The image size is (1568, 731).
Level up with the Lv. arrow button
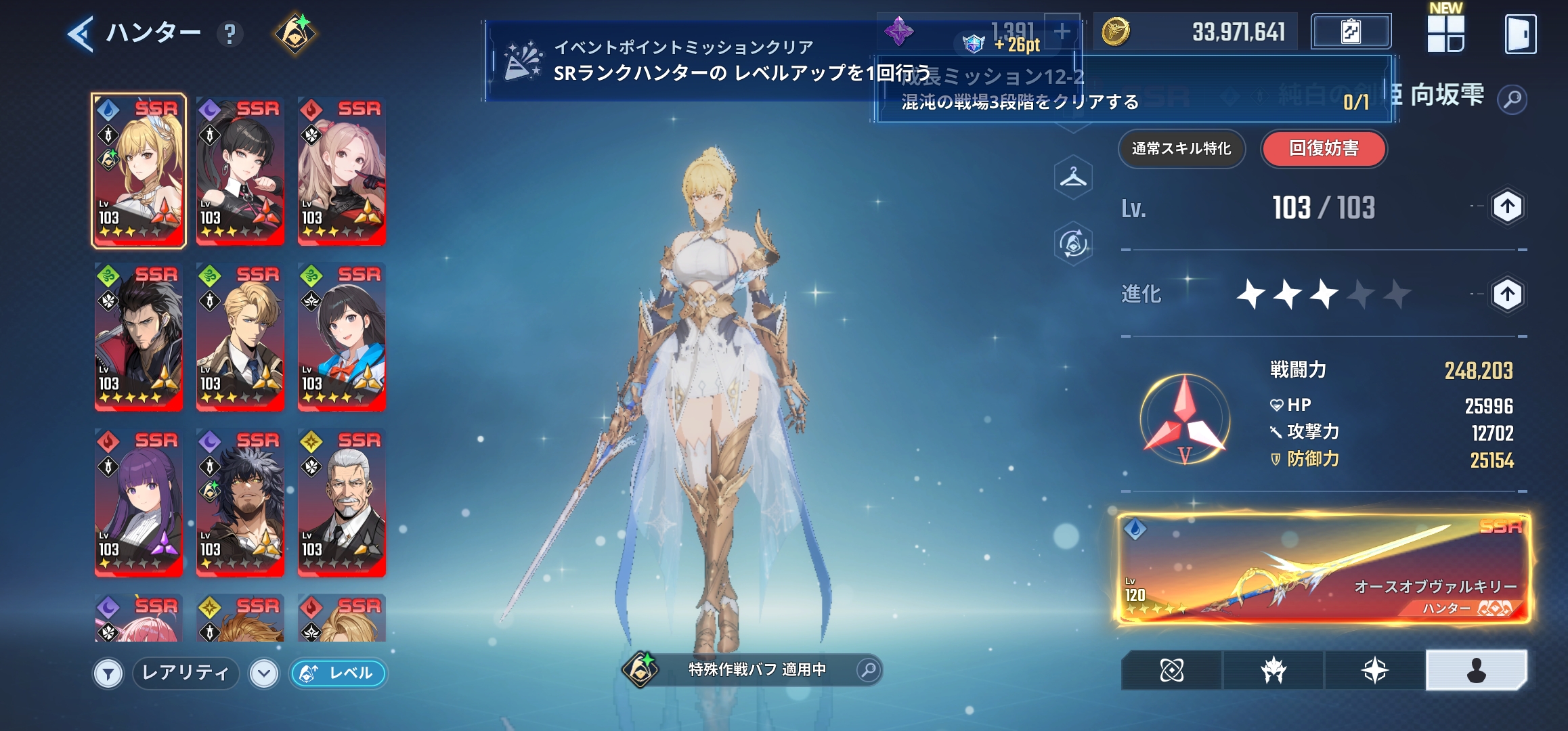[x=1507, y=207]
